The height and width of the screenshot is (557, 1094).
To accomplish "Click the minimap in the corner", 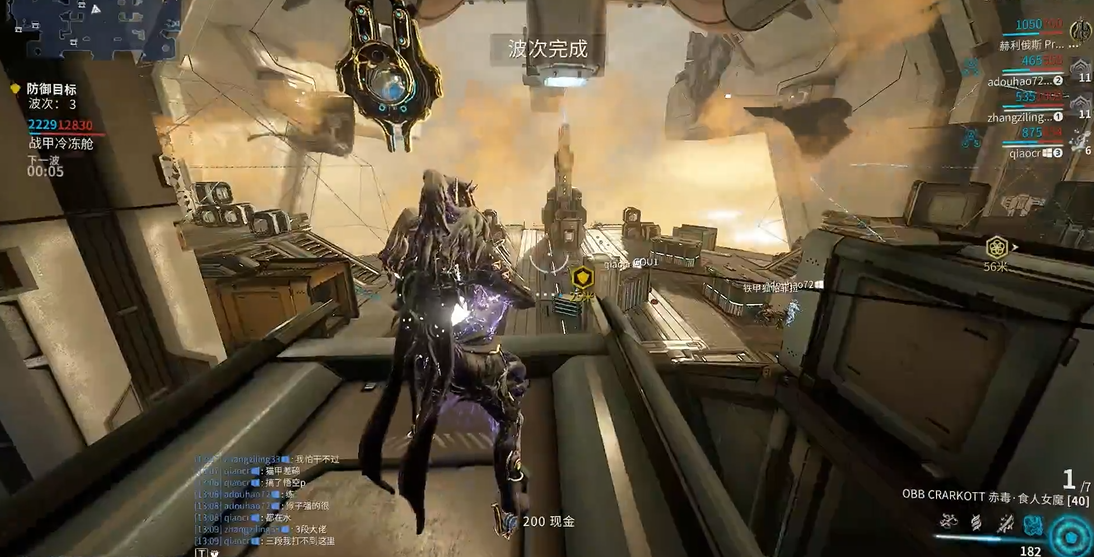I will tap(90, 28).
